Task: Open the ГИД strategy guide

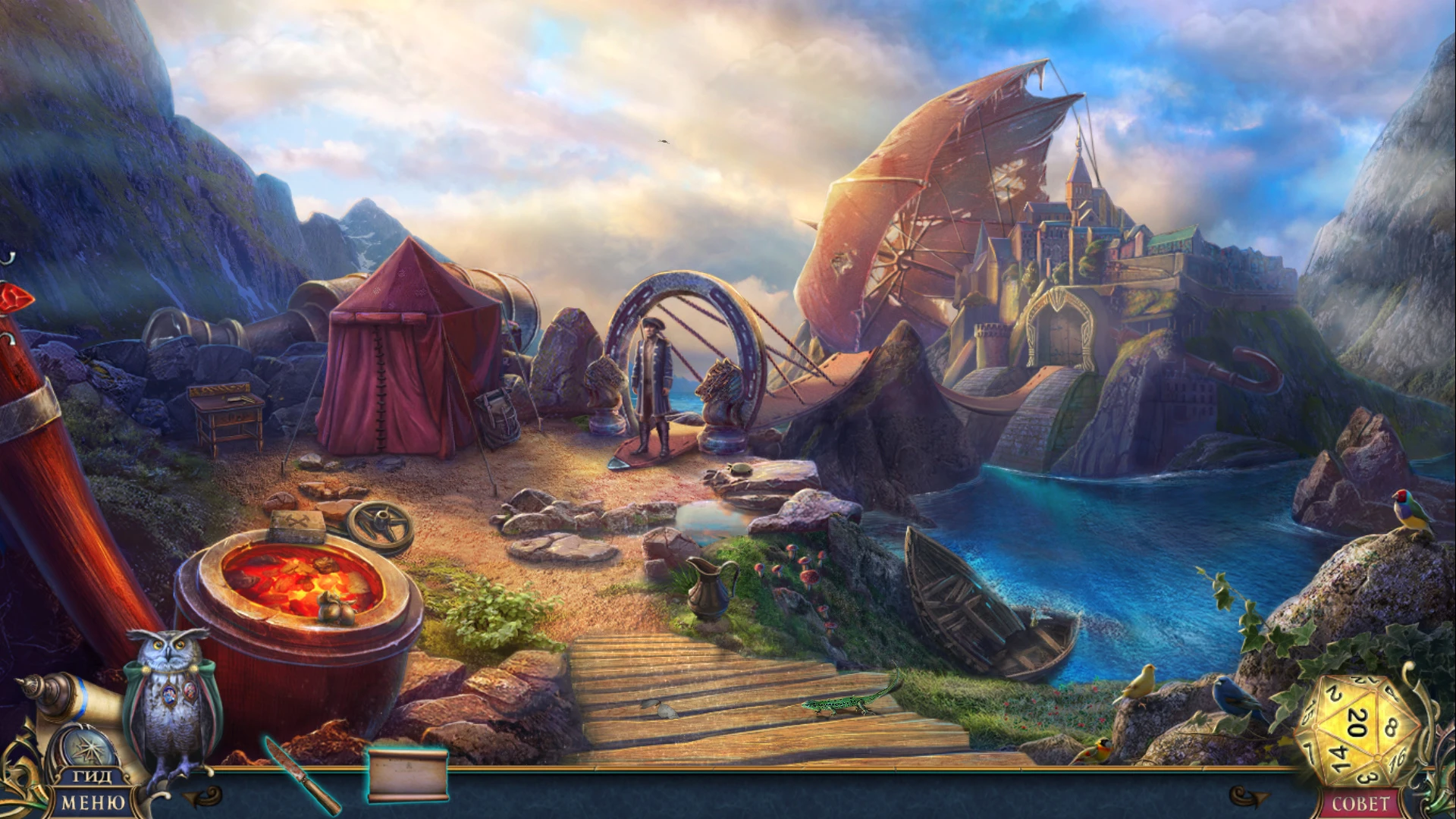Action: [x=93, y=777]
